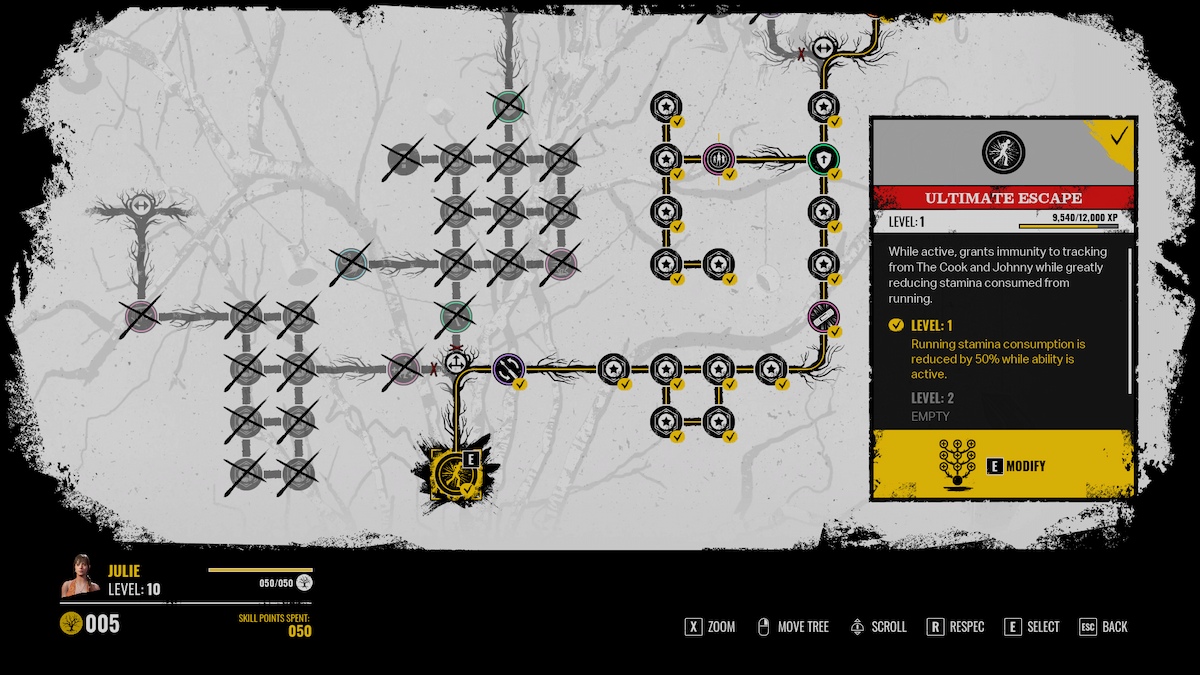Select the crossed-out blue-ringed skill node

point(351,263)
